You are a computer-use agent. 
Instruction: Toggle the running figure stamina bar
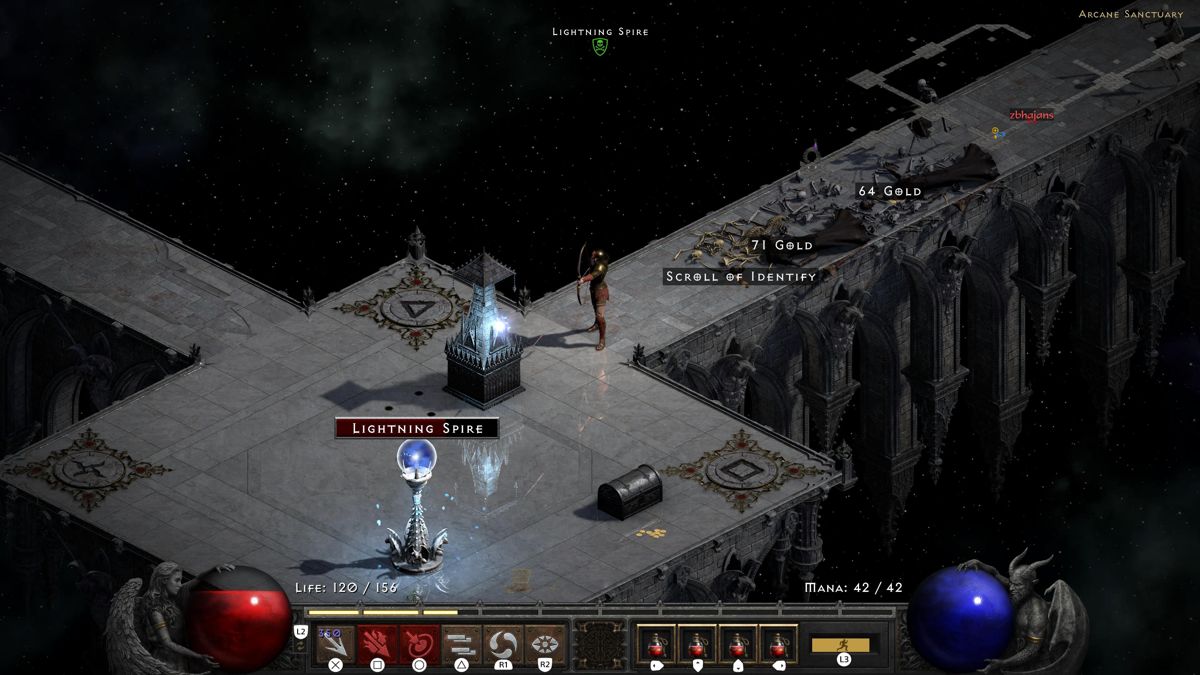click(840, 645)
